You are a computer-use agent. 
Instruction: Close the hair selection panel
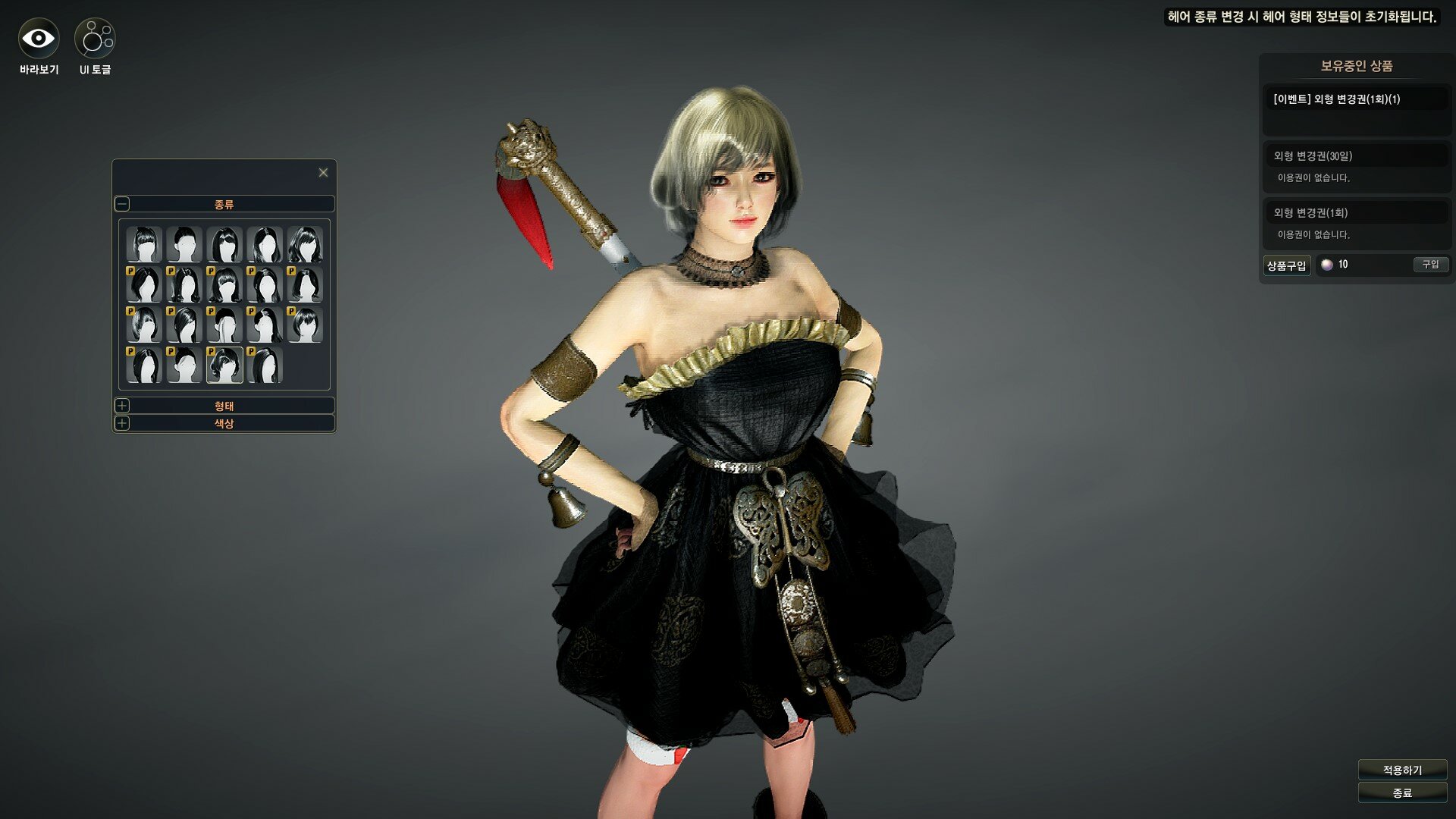click(x=323, y=173)
